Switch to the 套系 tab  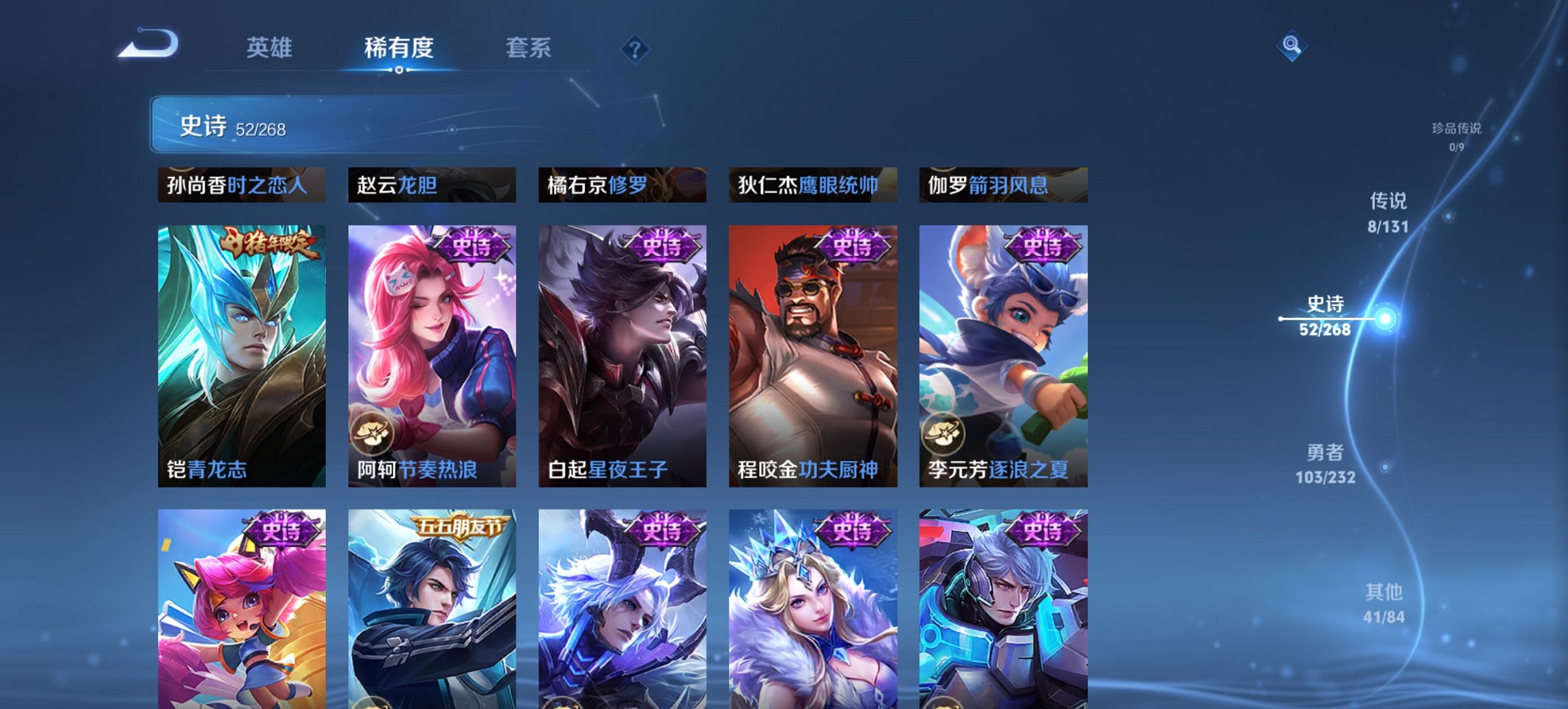coord(528,48)
